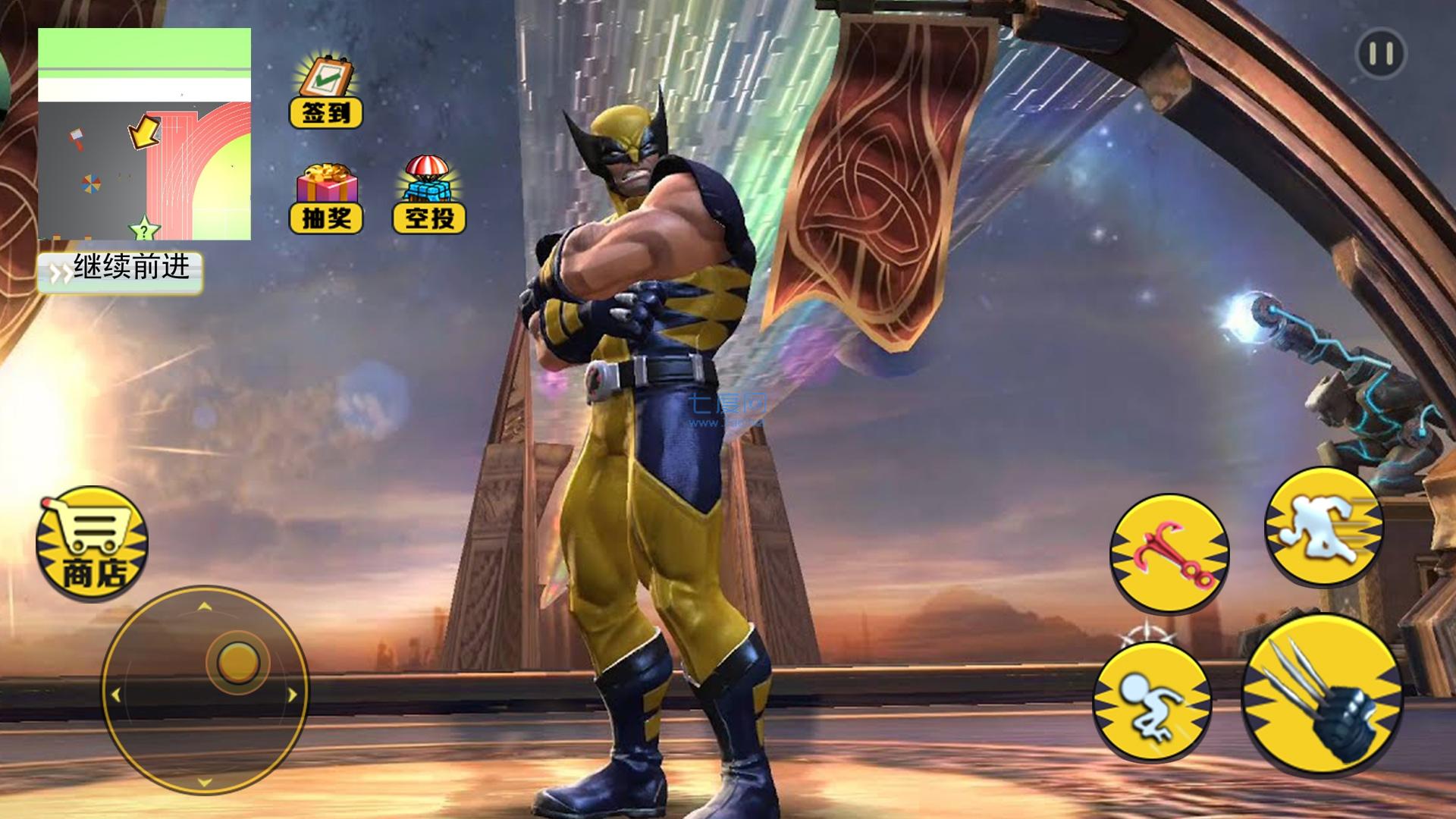Screen dimensions: 1456x819
Task: Tap the 继续前进 continue forward button
Action: (x=120, y=271)
